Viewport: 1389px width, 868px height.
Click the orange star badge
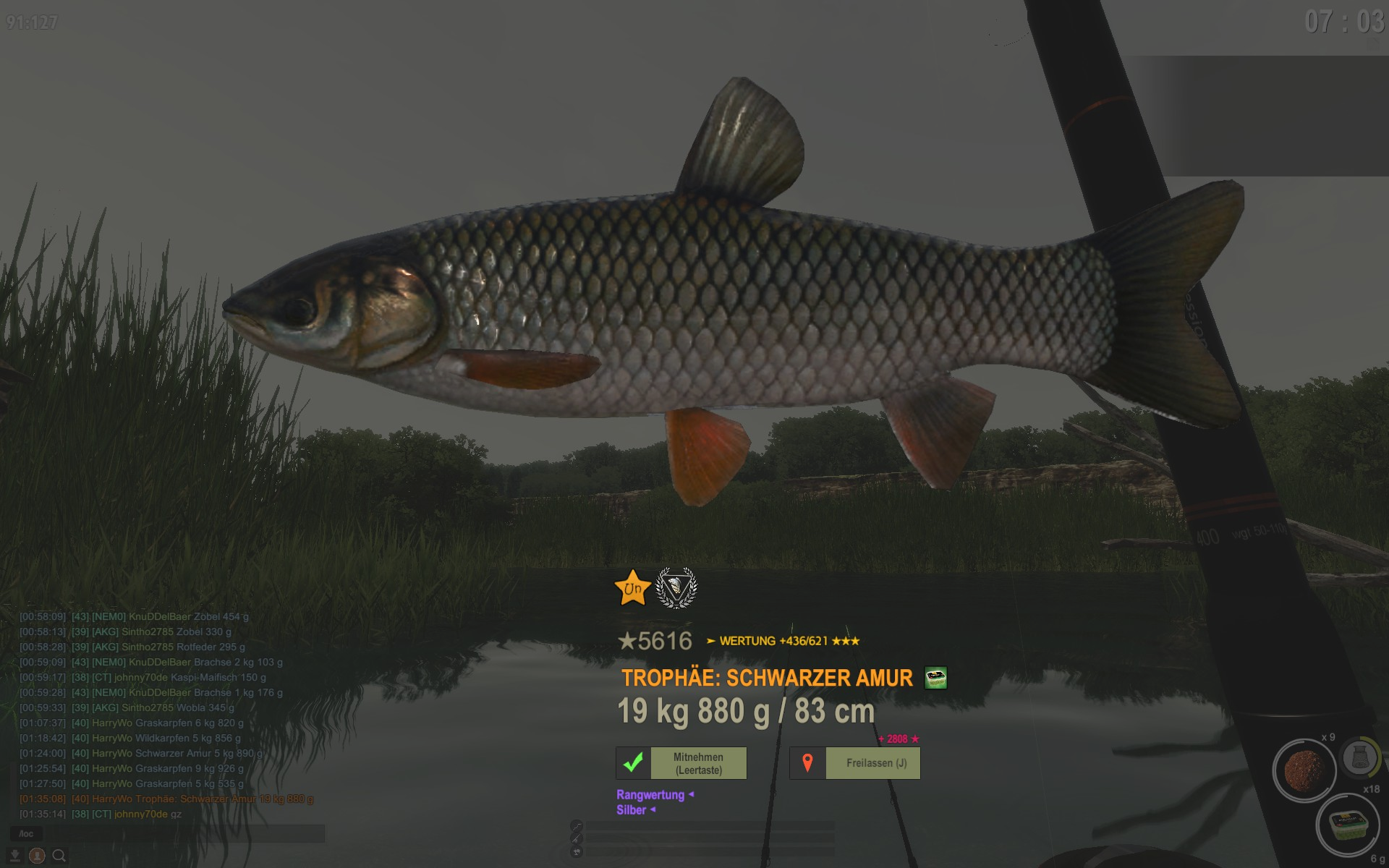coord(632,588)
